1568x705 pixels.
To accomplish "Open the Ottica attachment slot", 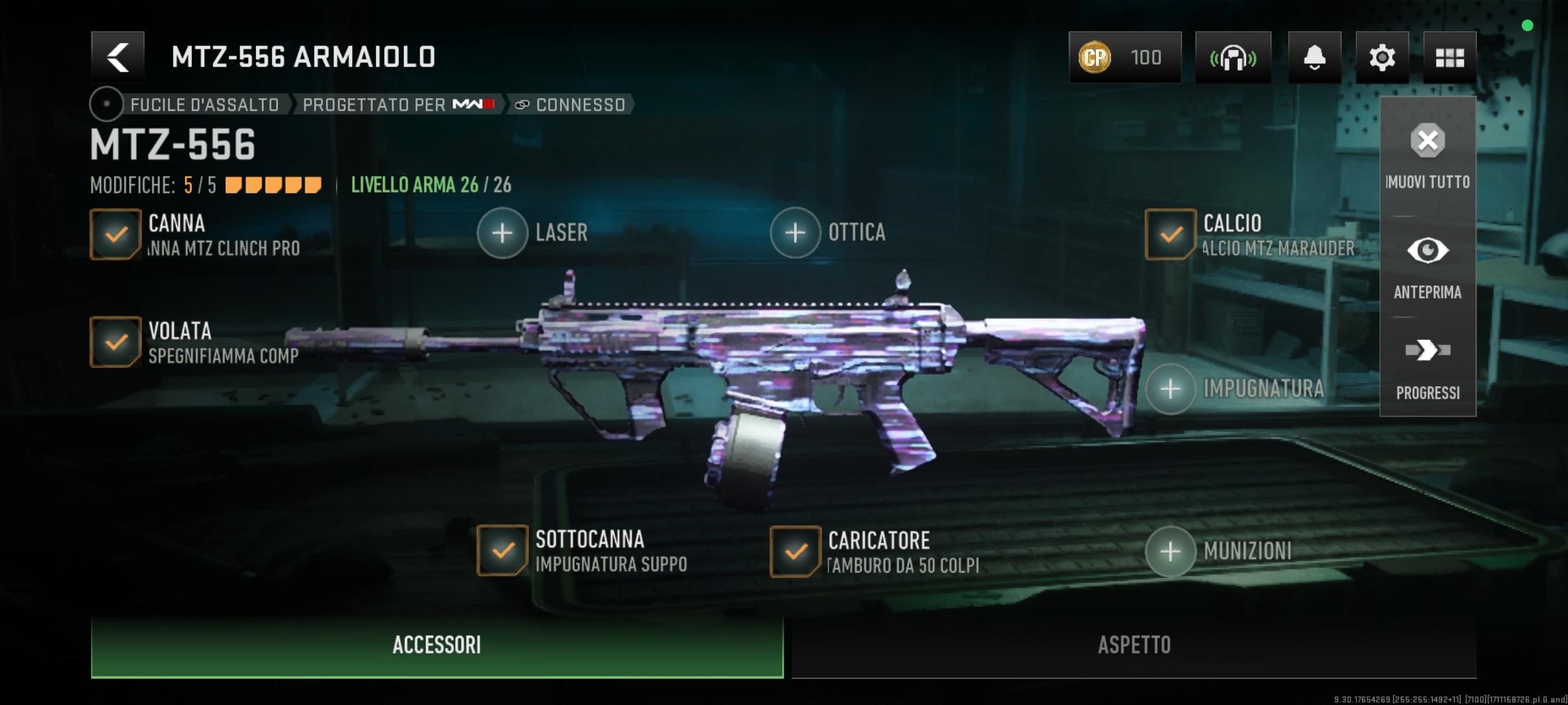I will coord(794,232).
